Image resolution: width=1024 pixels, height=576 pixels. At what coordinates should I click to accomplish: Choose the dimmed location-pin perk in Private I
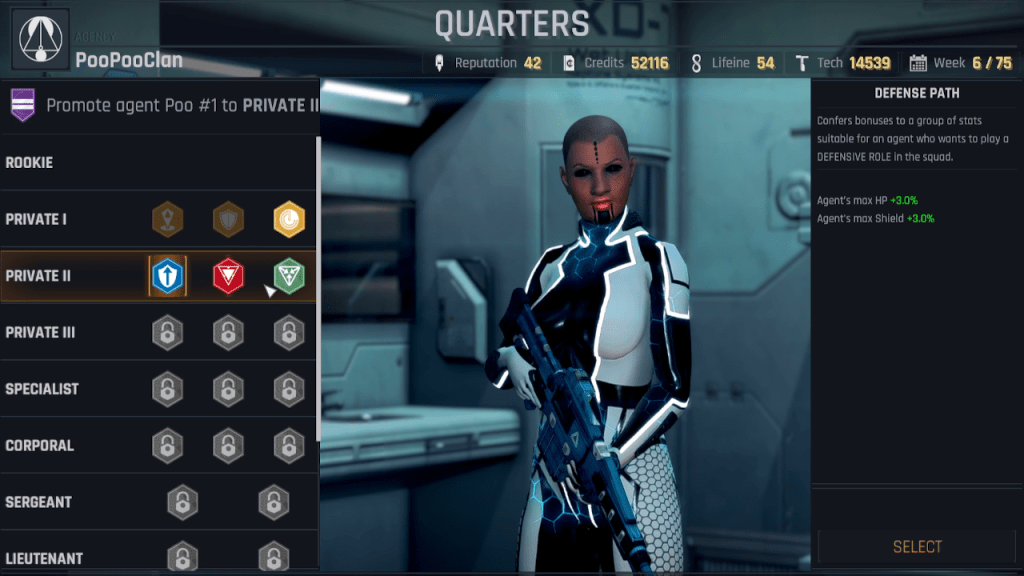click(x=168, y=219)
